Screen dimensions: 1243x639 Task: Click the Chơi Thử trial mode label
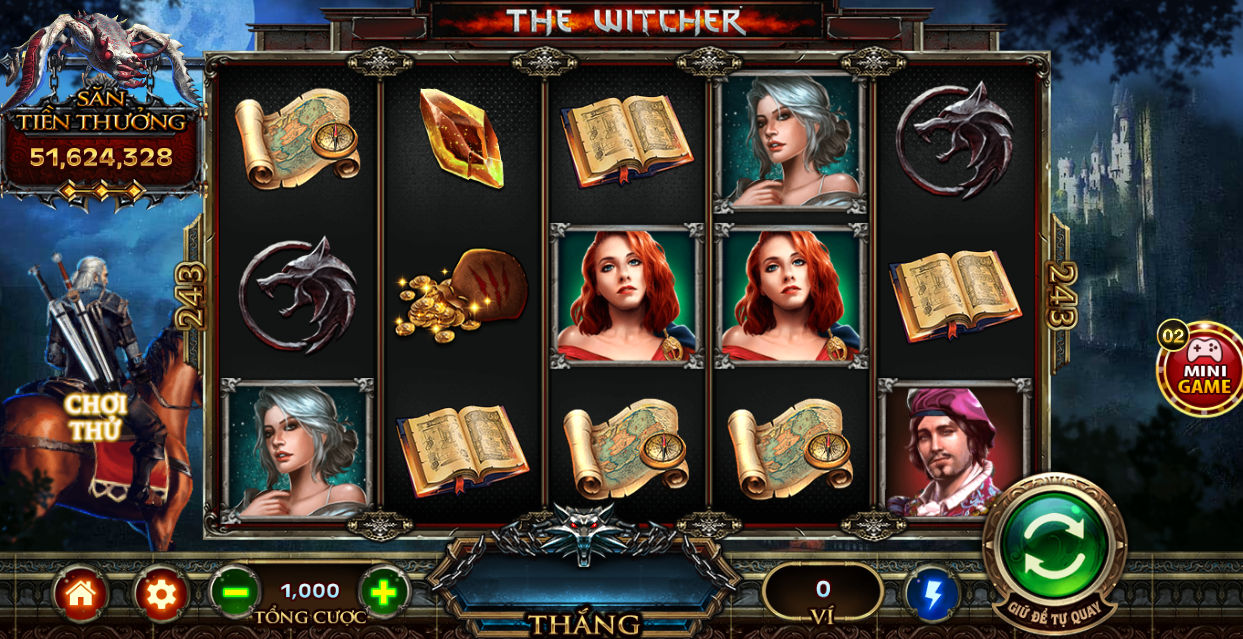click(97, 417)
